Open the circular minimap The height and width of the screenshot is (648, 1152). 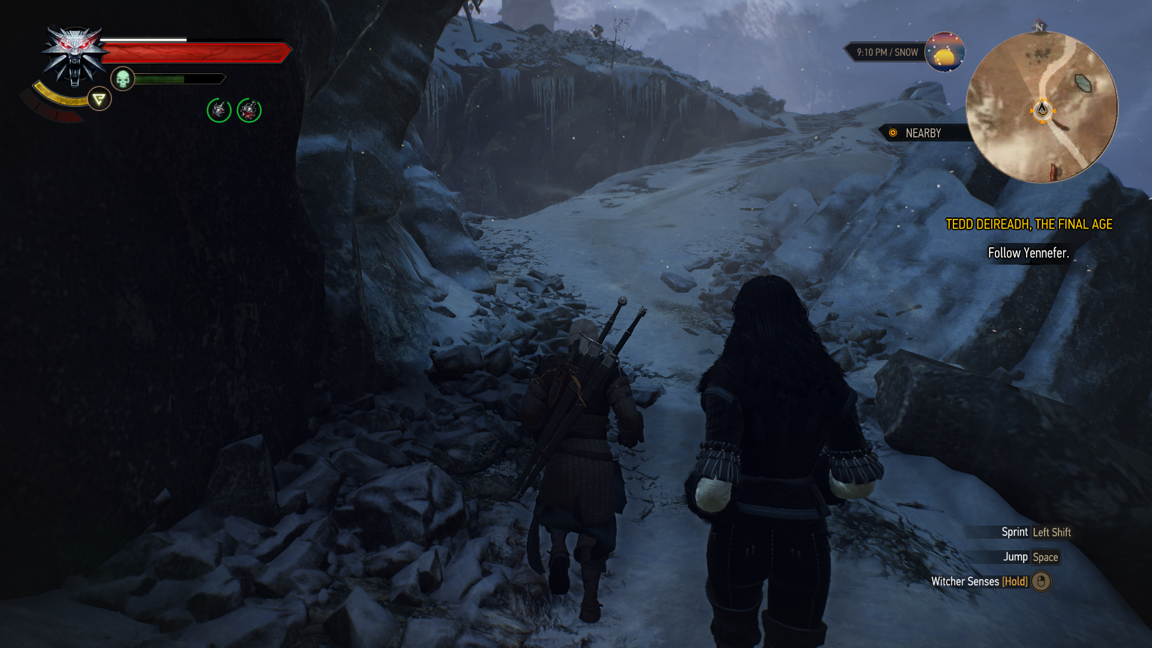click(1041, 107)
